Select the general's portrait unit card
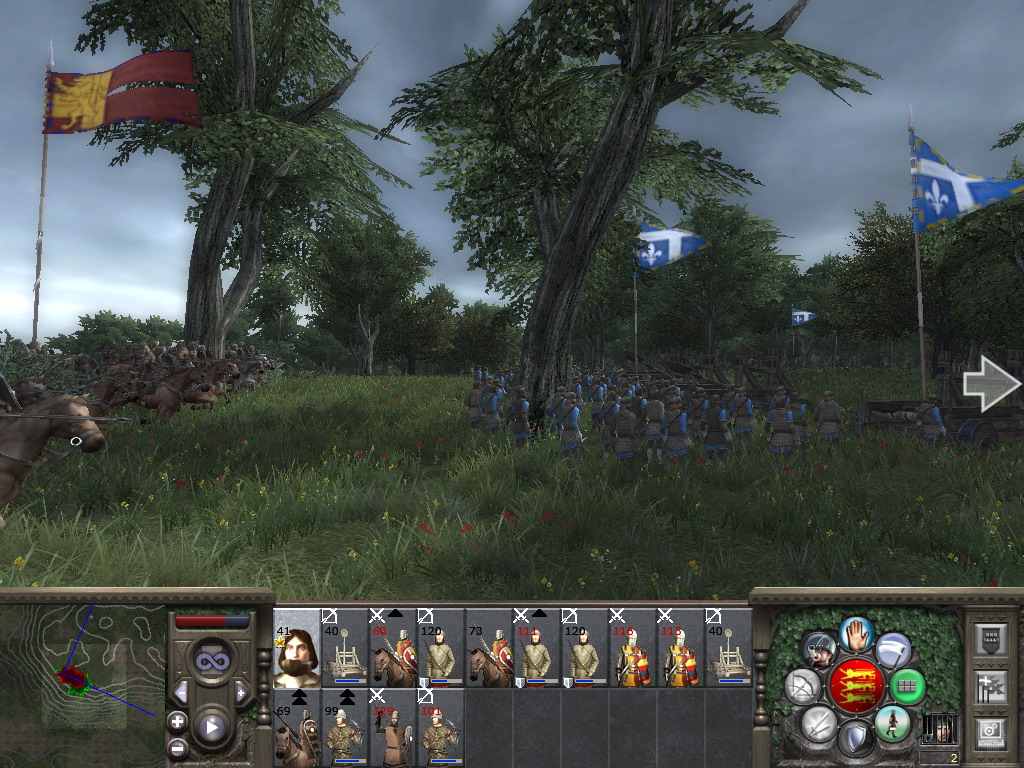This screenshot has height=768, width=1024. (296, 648)
